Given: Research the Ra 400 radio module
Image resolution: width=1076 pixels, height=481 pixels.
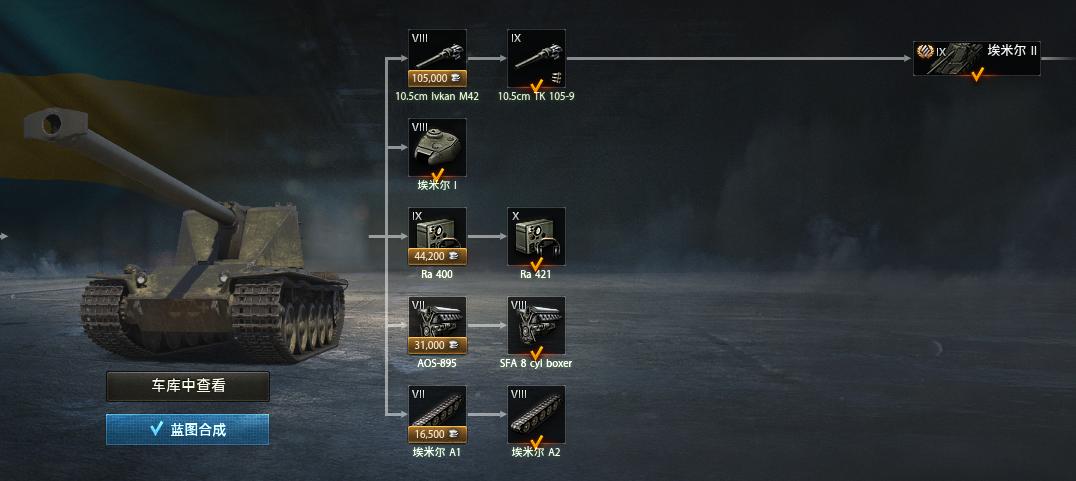Looking at the screenshot, I should click(437, 236).
